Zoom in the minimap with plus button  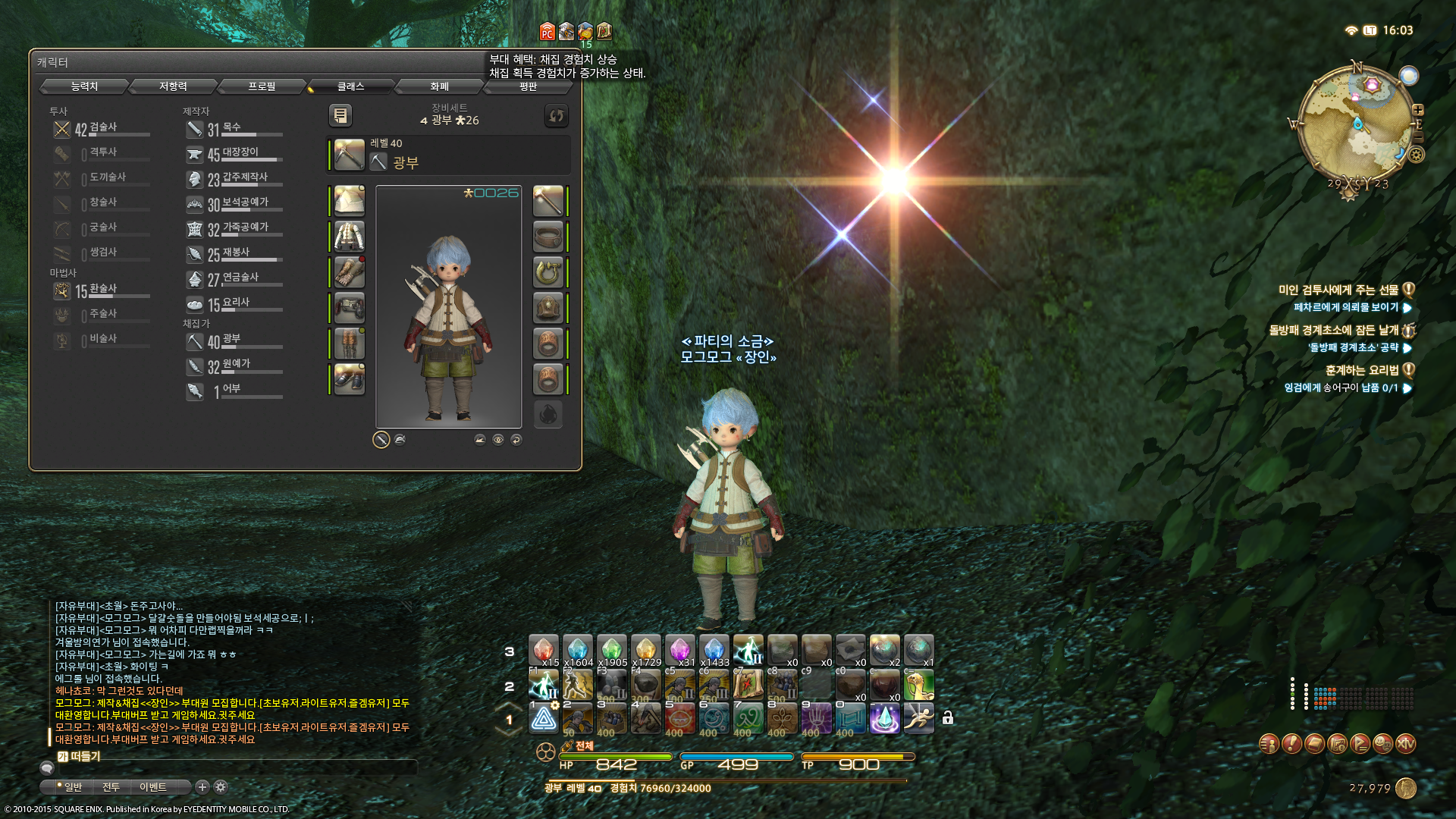[1417, 110]
